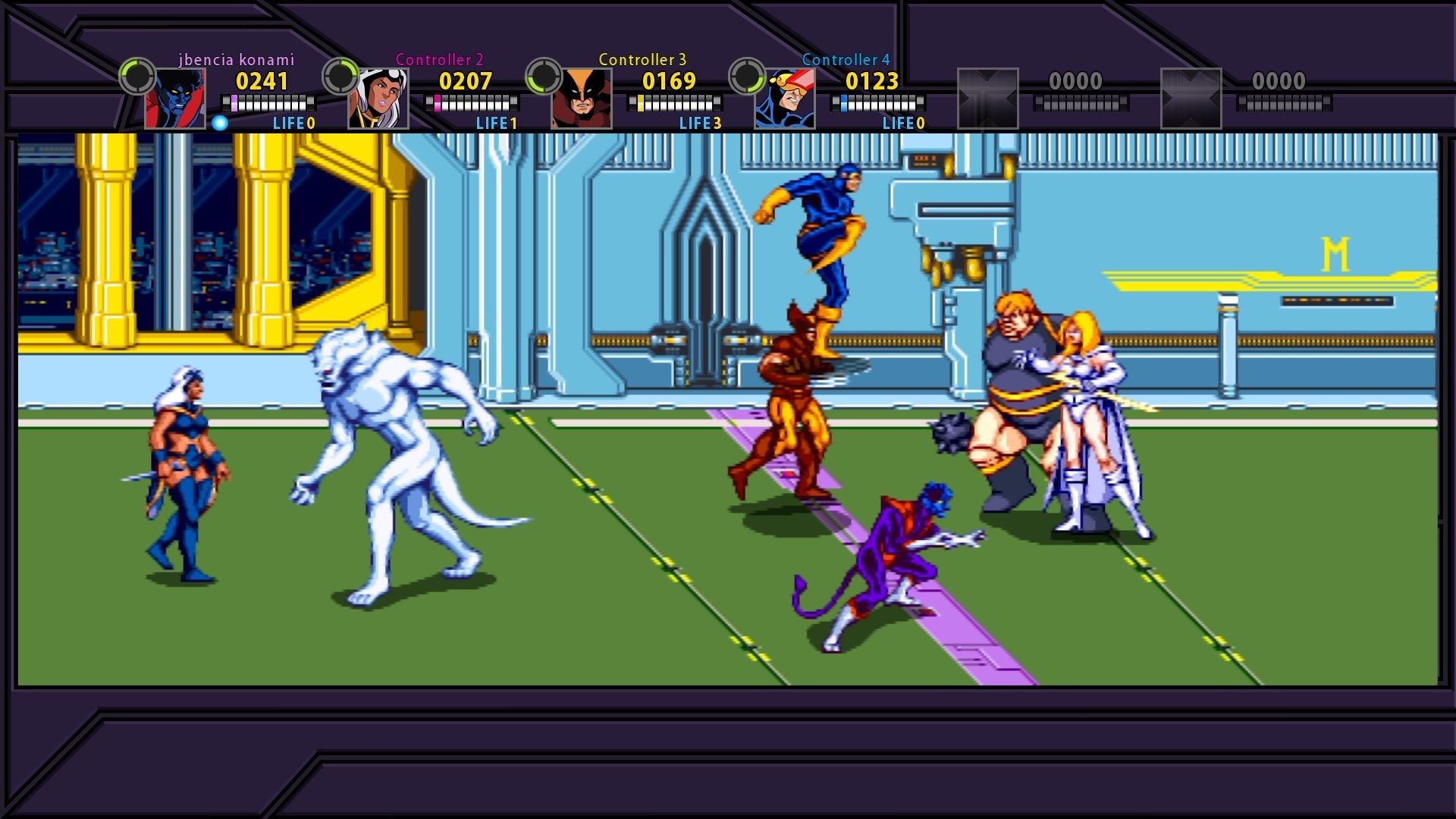Viewport: 1456px width, 819px height.
Task: Click the first empty X player slot
Action: coord(988,96)
